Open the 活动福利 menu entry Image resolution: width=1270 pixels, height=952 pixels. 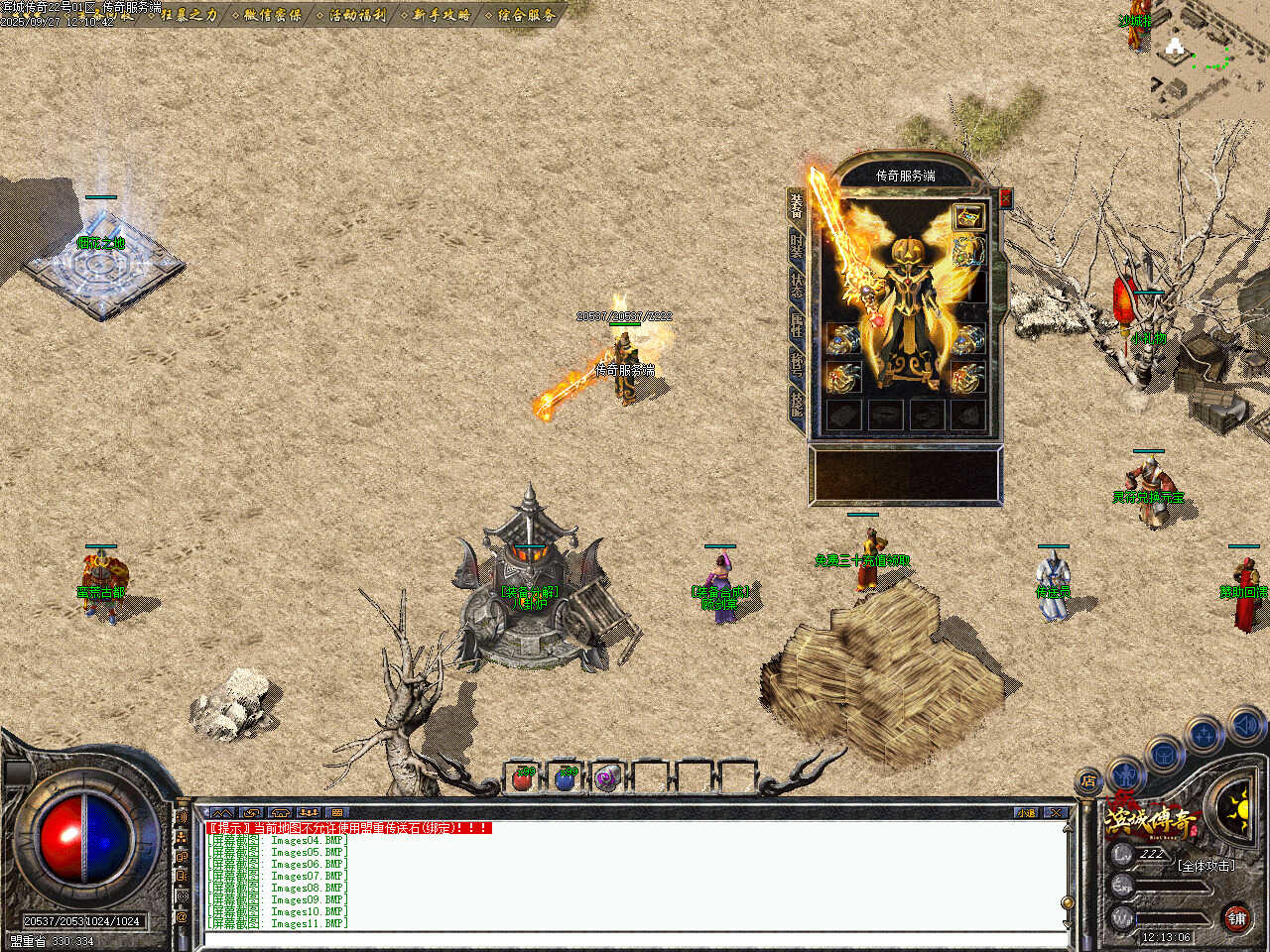point(357,15)
